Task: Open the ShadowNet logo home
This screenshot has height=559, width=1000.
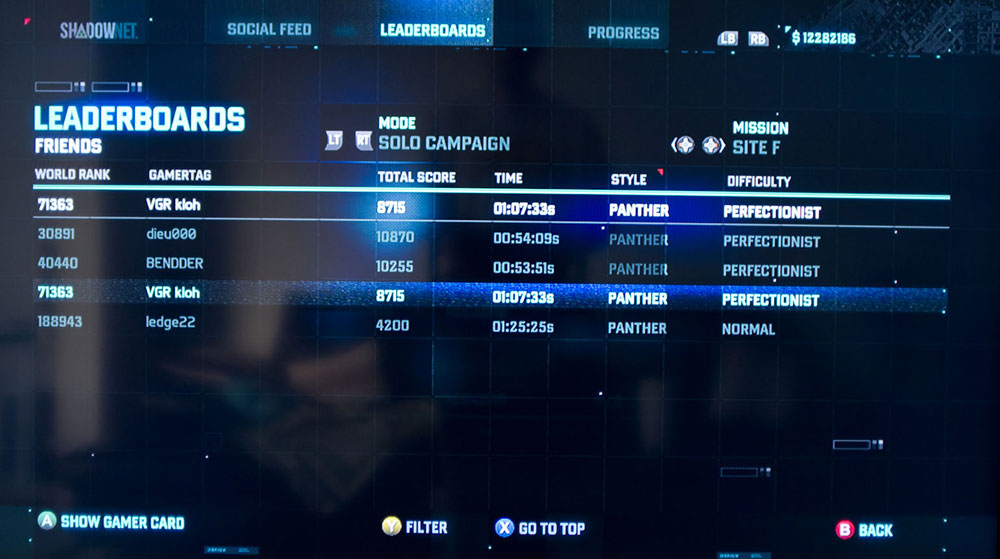Action: coord(98,31)
